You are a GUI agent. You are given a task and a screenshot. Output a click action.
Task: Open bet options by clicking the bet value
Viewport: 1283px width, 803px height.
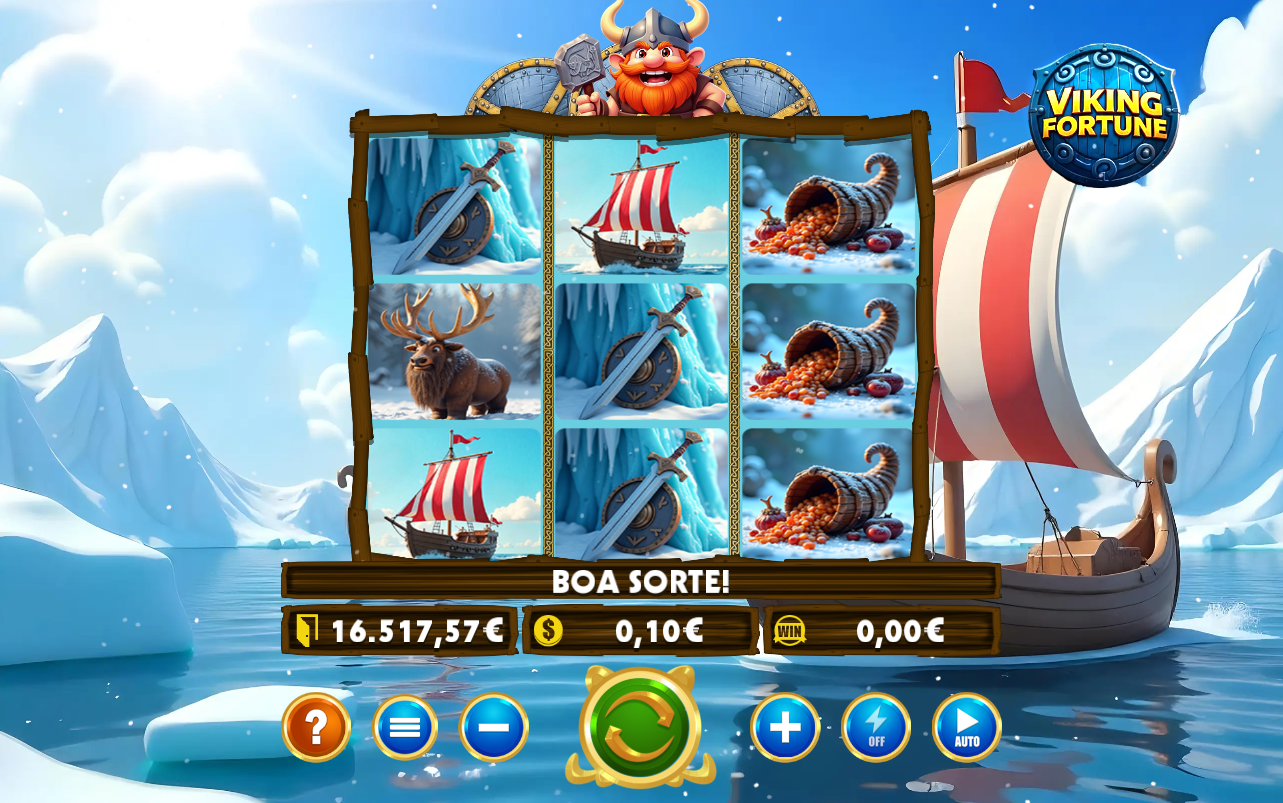pos(660,629)
